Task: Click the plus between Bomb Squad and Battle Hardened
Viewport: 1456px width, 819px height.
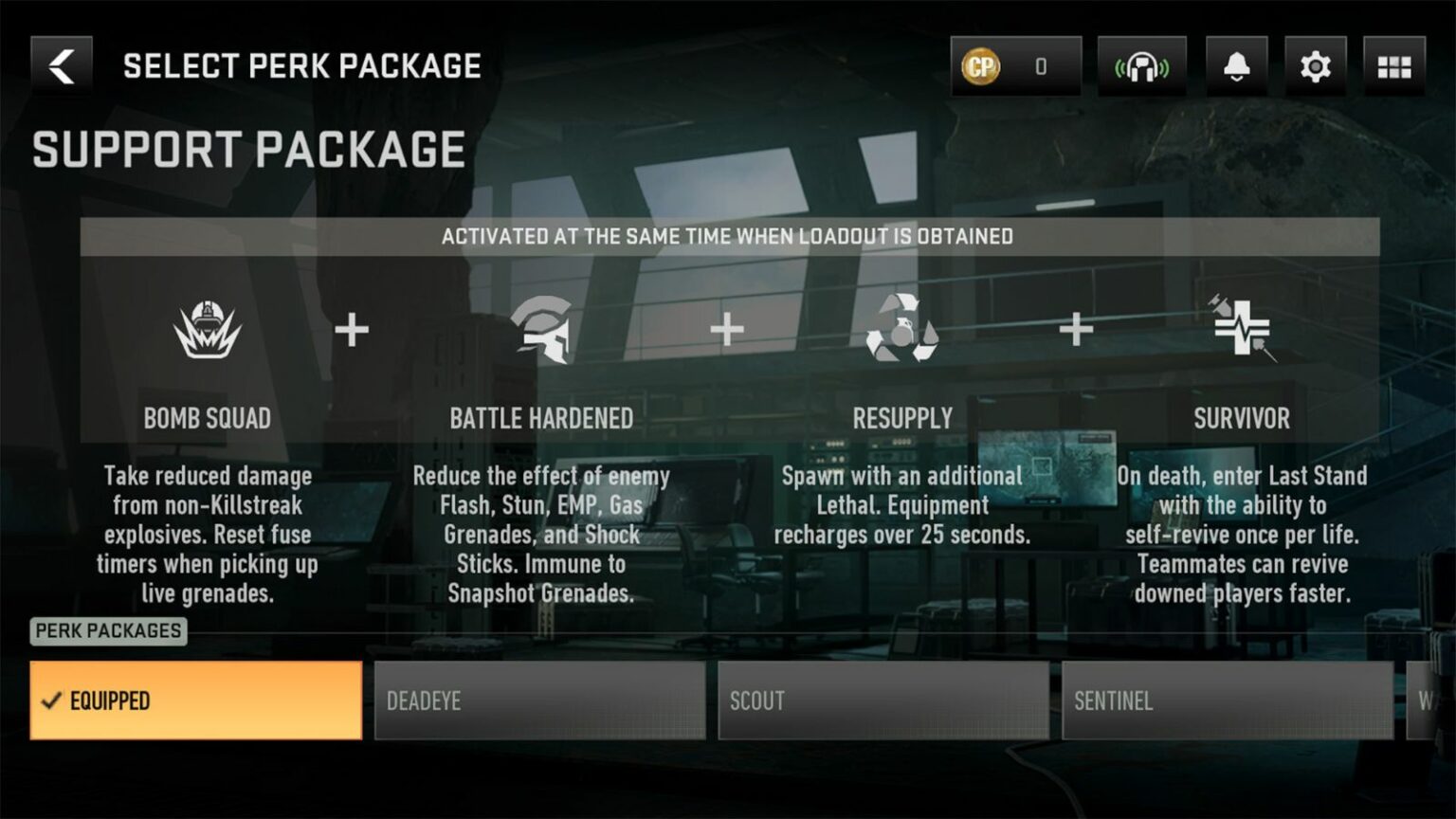Action: 353,330
